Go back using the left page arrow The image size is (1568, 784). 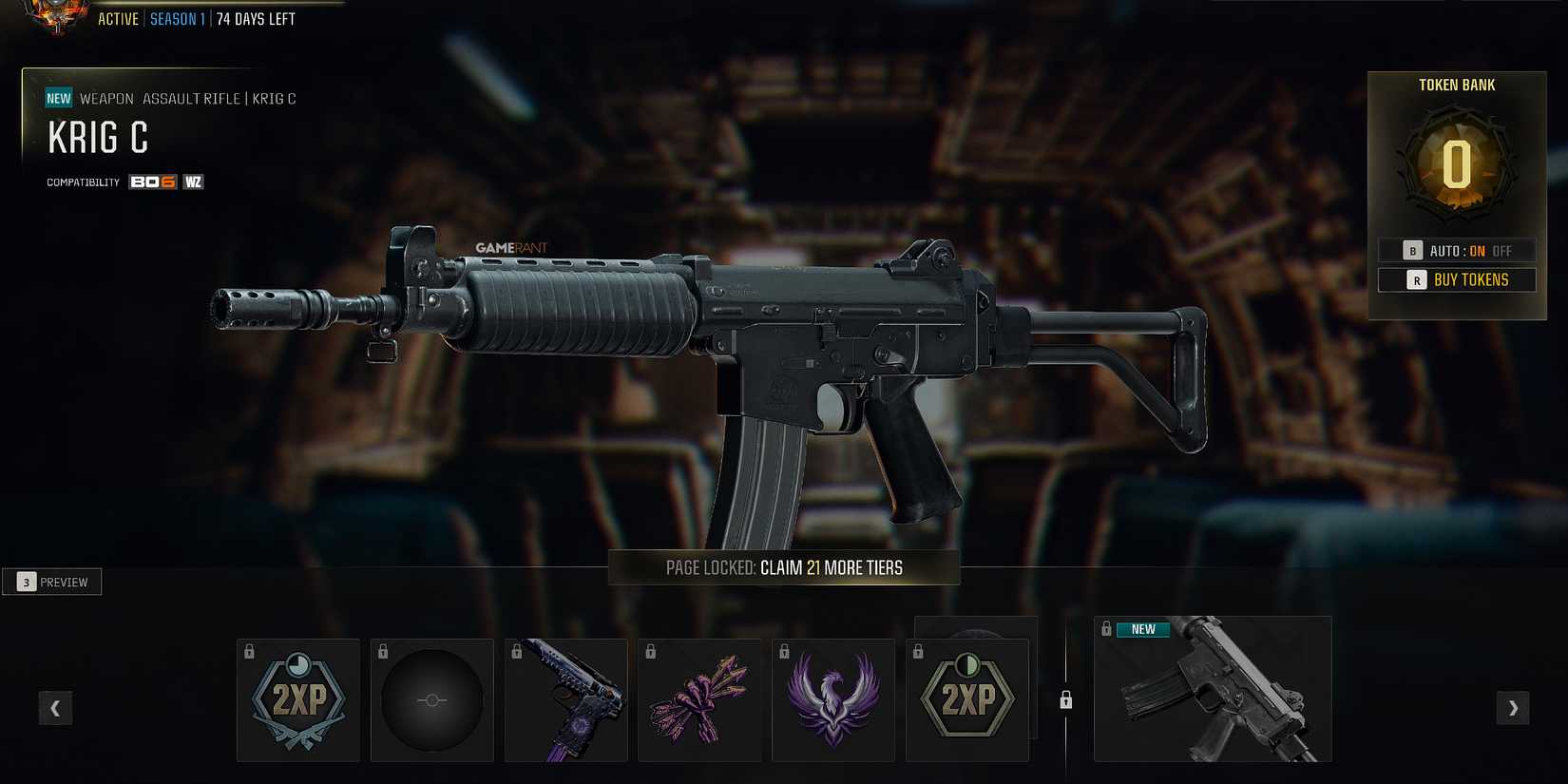[x=55, y=708]
